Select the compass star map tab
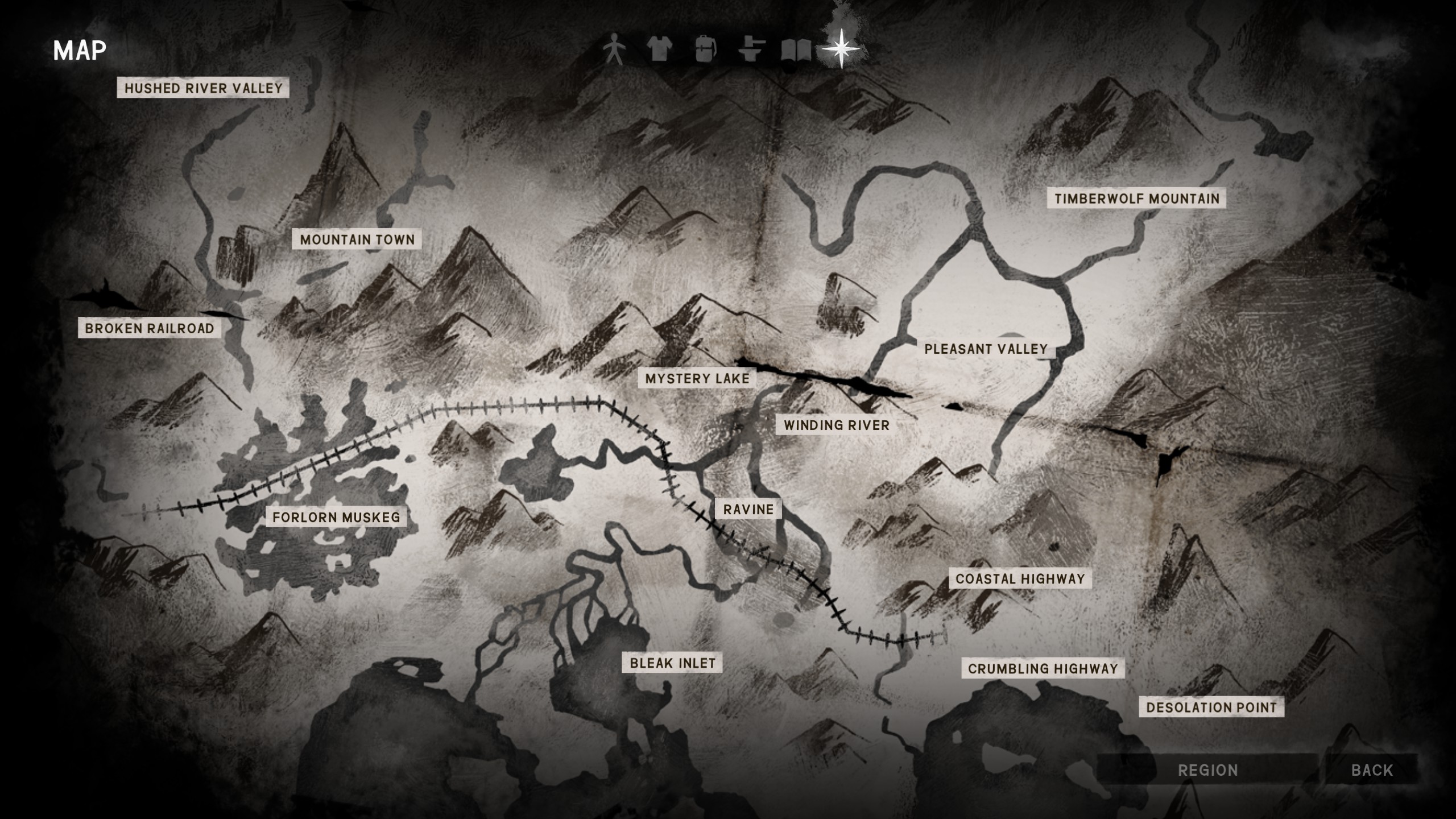The image size is (1456, 819). coord(841,49)
